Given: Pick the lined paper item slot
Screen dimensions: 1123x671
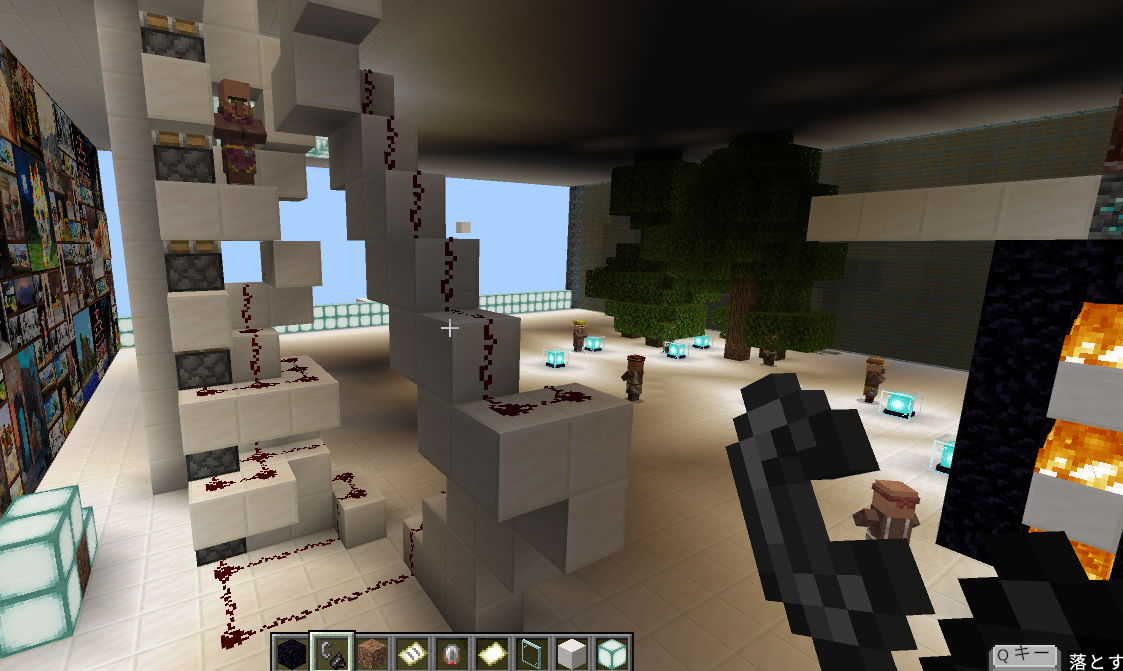Looking at the screenshot, I should [410, 653].
